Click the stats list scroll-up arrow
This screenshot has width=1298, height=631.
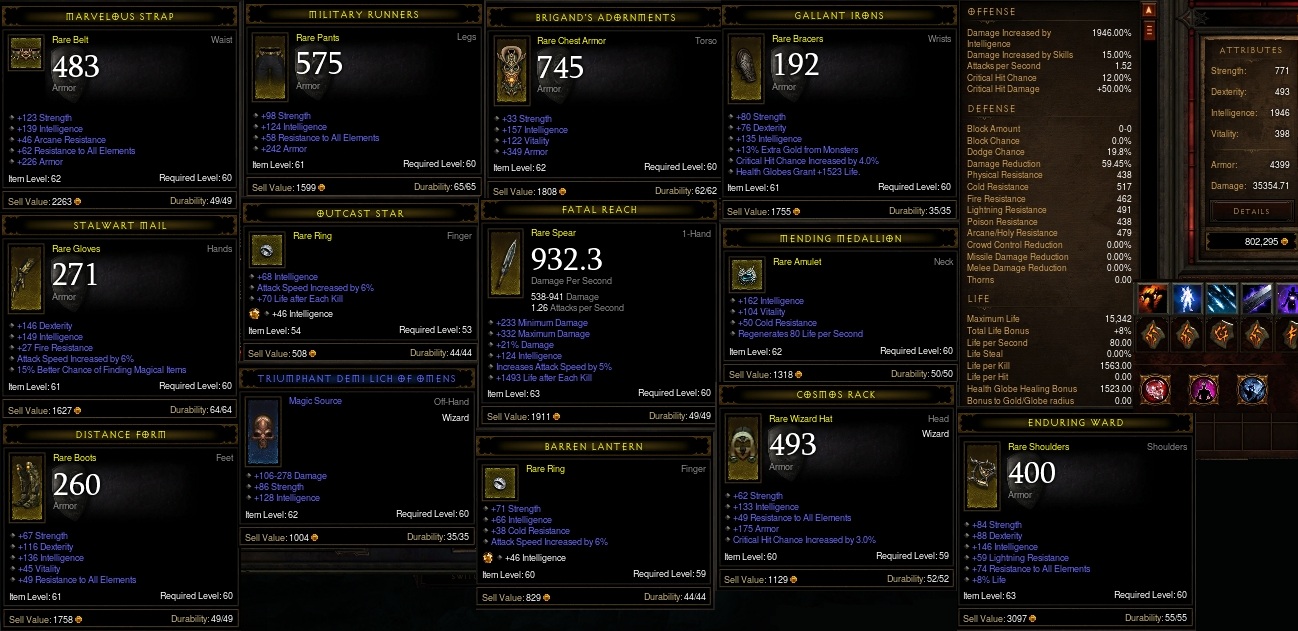click(1149, 10)
